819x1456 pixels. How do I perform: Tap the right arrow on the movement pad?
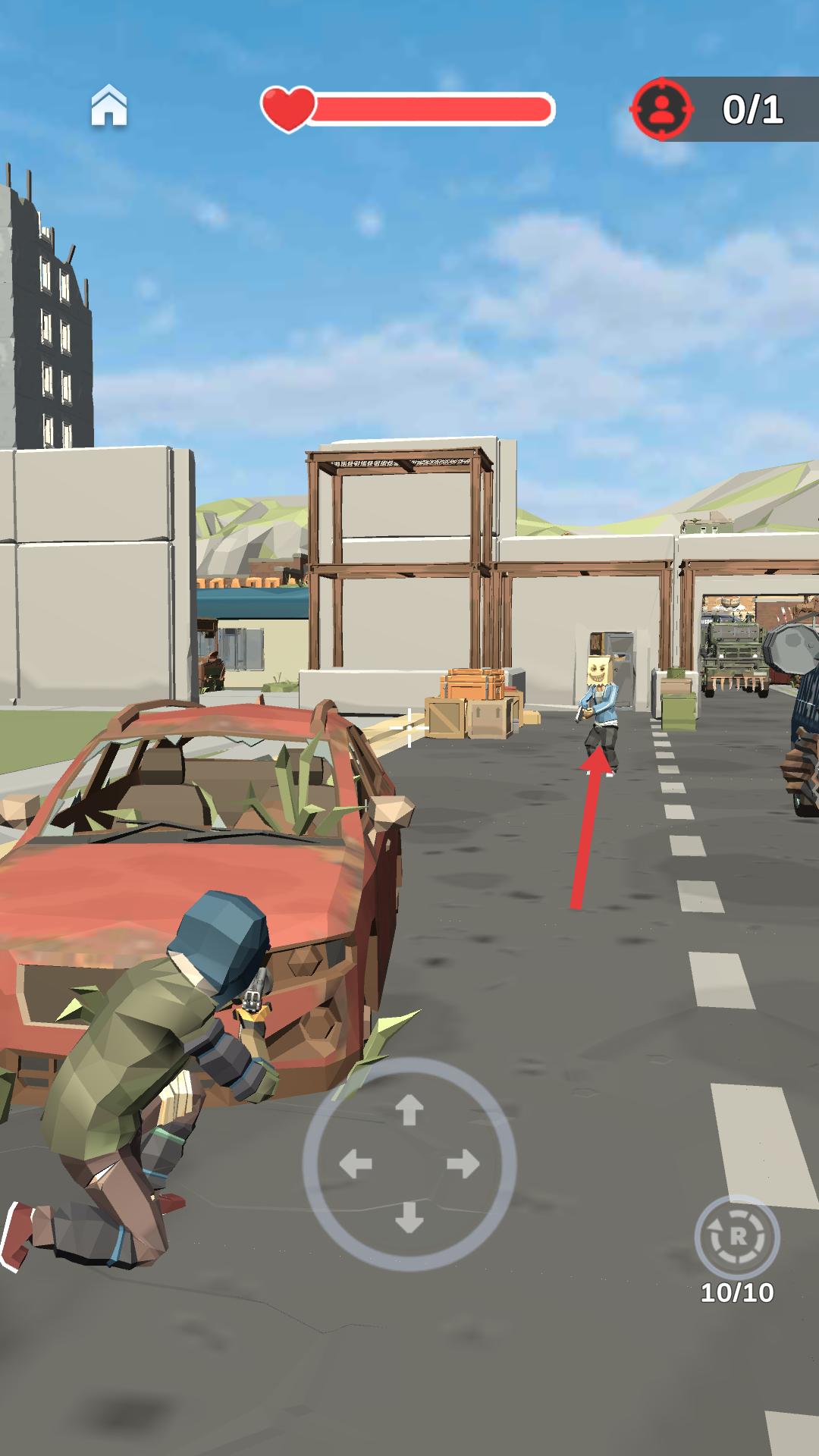coord(463,1164)
